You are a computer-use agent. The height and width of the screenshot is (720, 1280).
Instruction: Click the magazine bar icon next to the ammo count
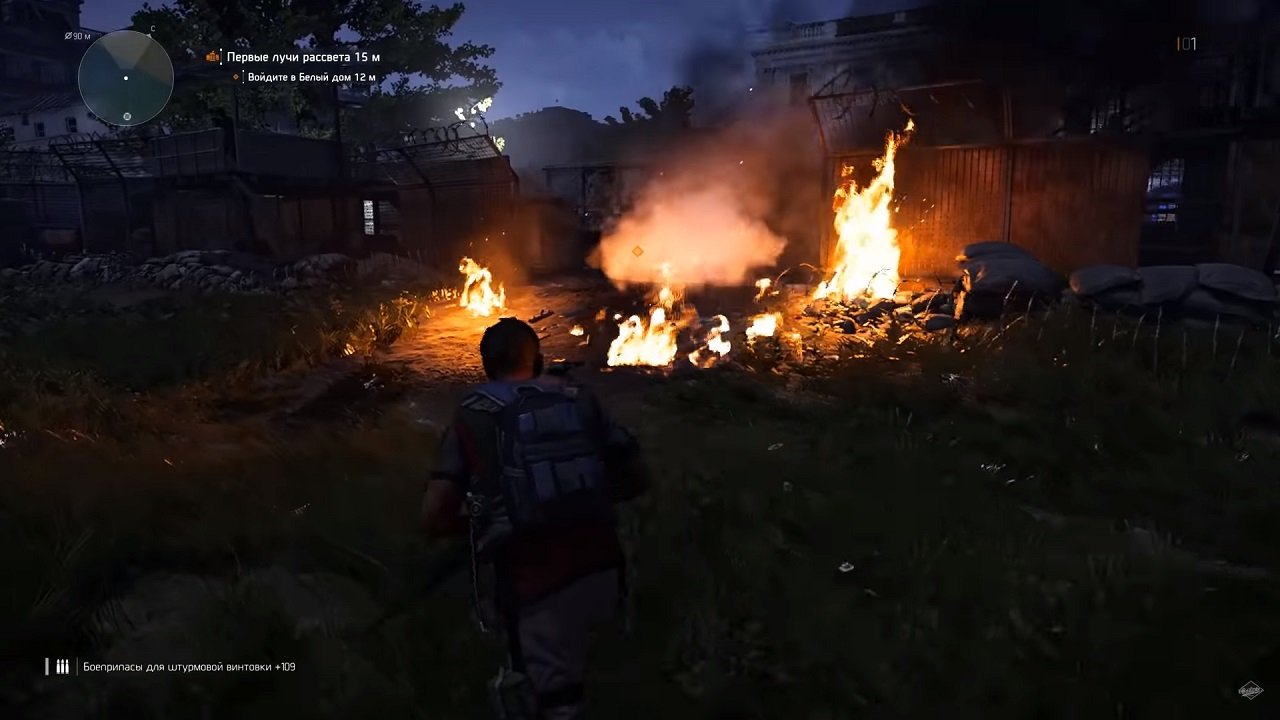pyautogui.click(x=1180, y=42)
